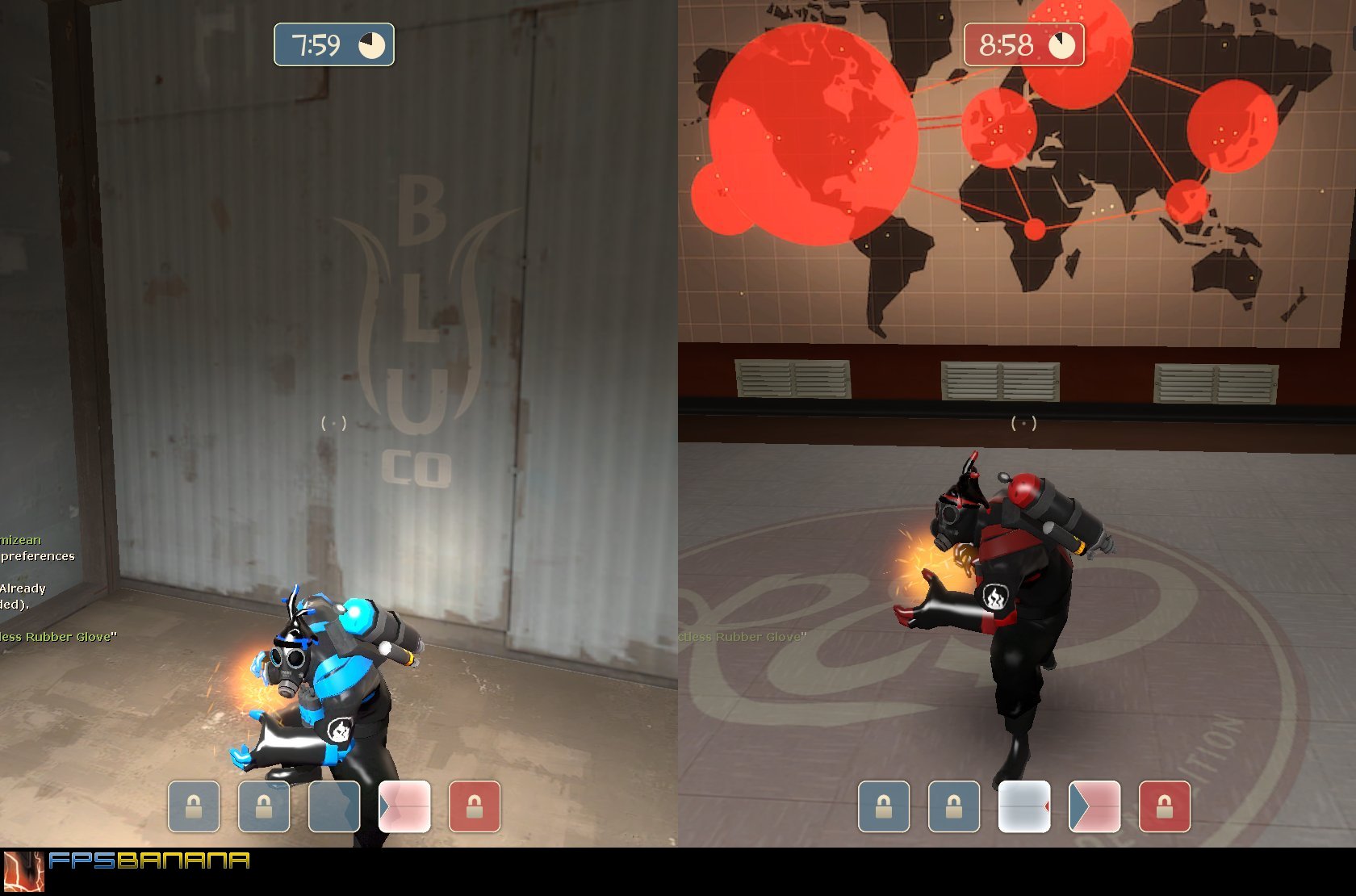Screen dimensions: 1356x896
Task: Switch to the BLU side 7:59 timer panel
Action: 333,46
